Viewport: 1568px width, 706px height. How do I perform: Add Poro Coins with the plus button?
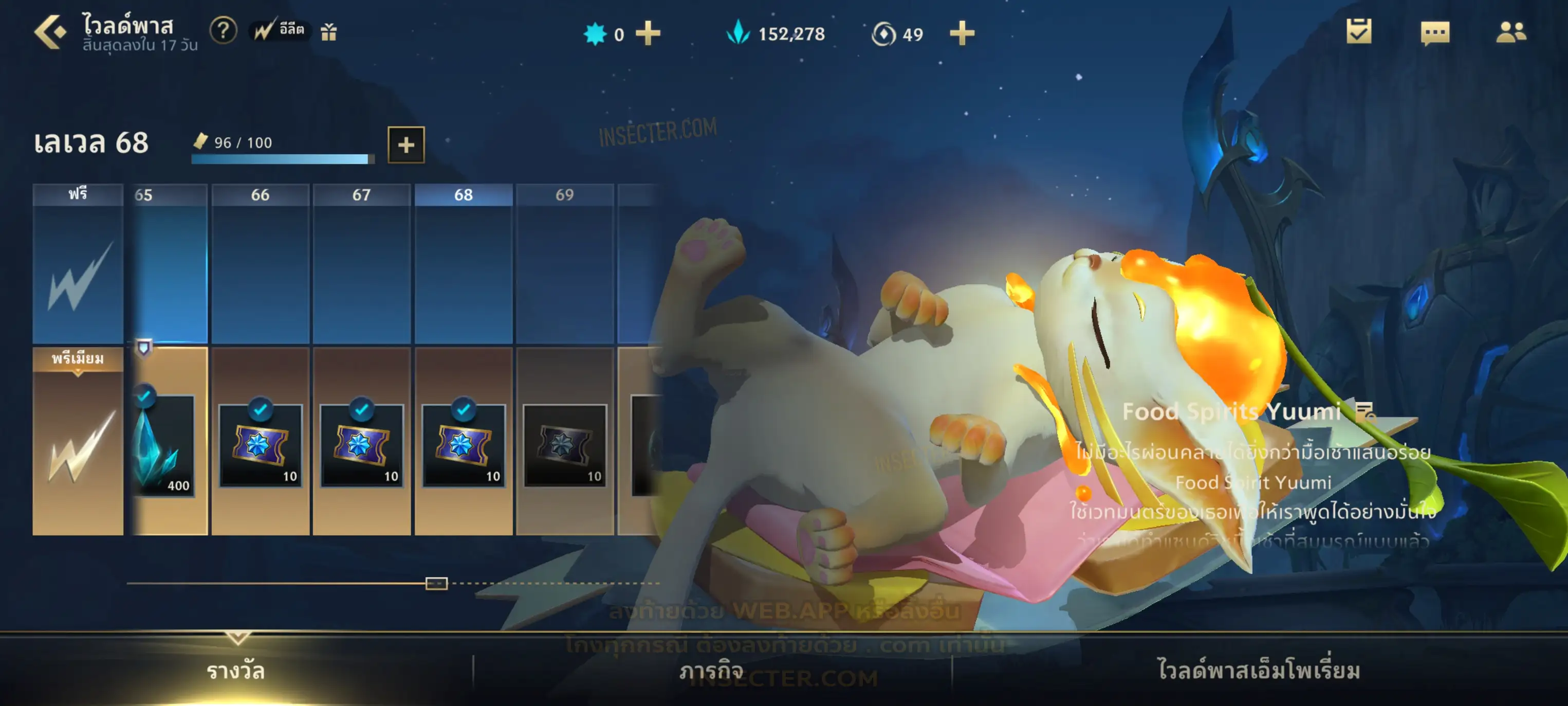(962, 33)
